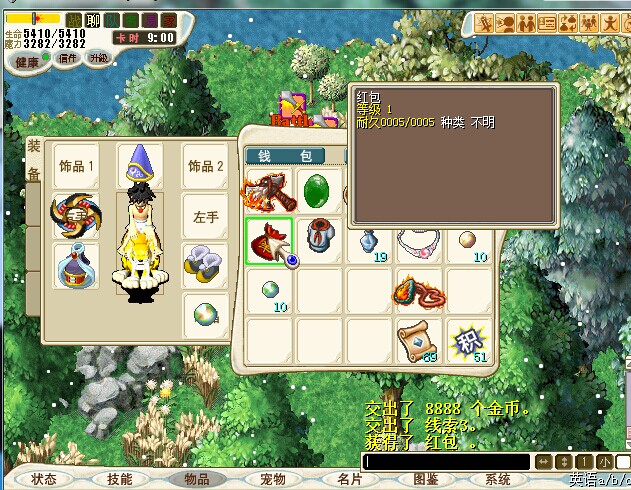
Task: Select the red envelope 红包 item
Action: point(269,242)
